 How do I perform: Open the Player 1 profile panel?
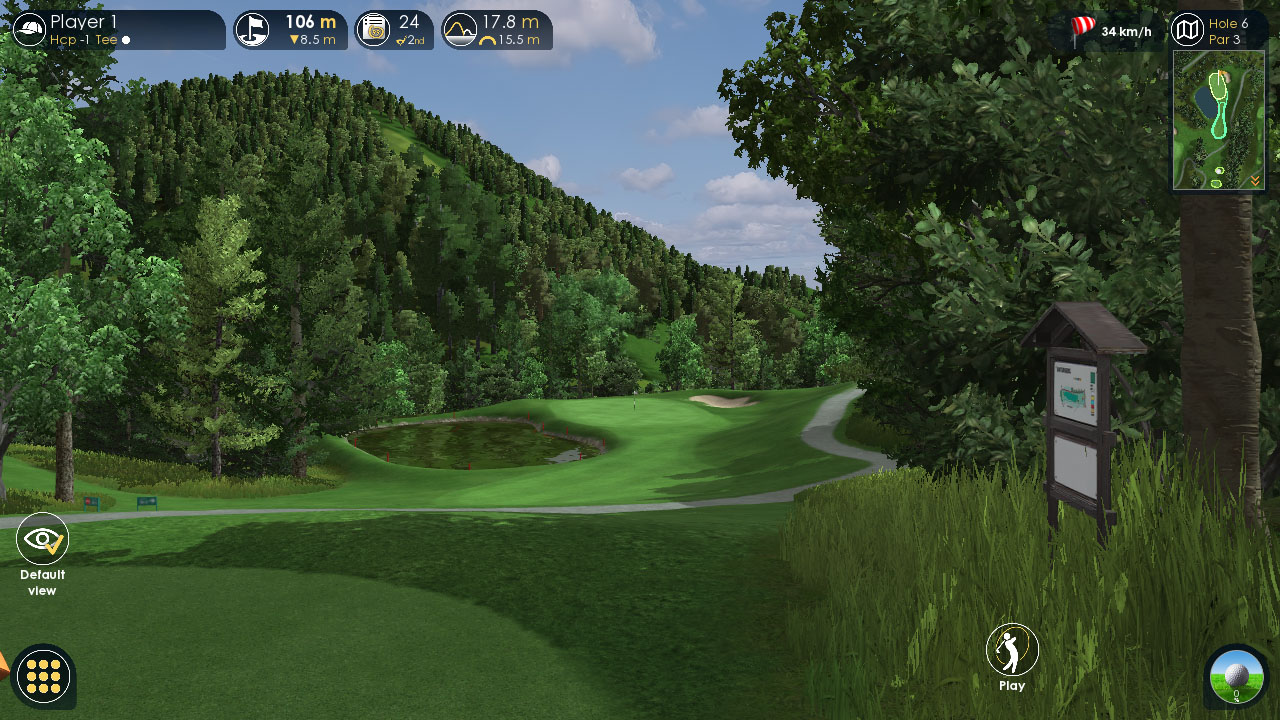tap(118, 30)
